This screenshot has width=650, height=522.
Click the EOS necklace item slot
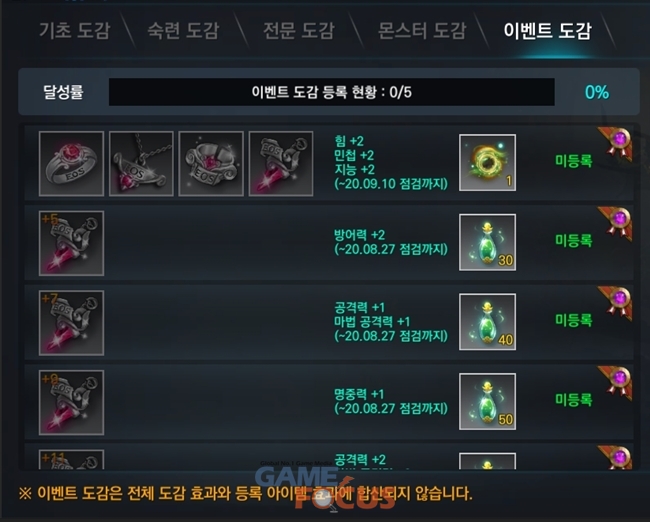point(141,160)
